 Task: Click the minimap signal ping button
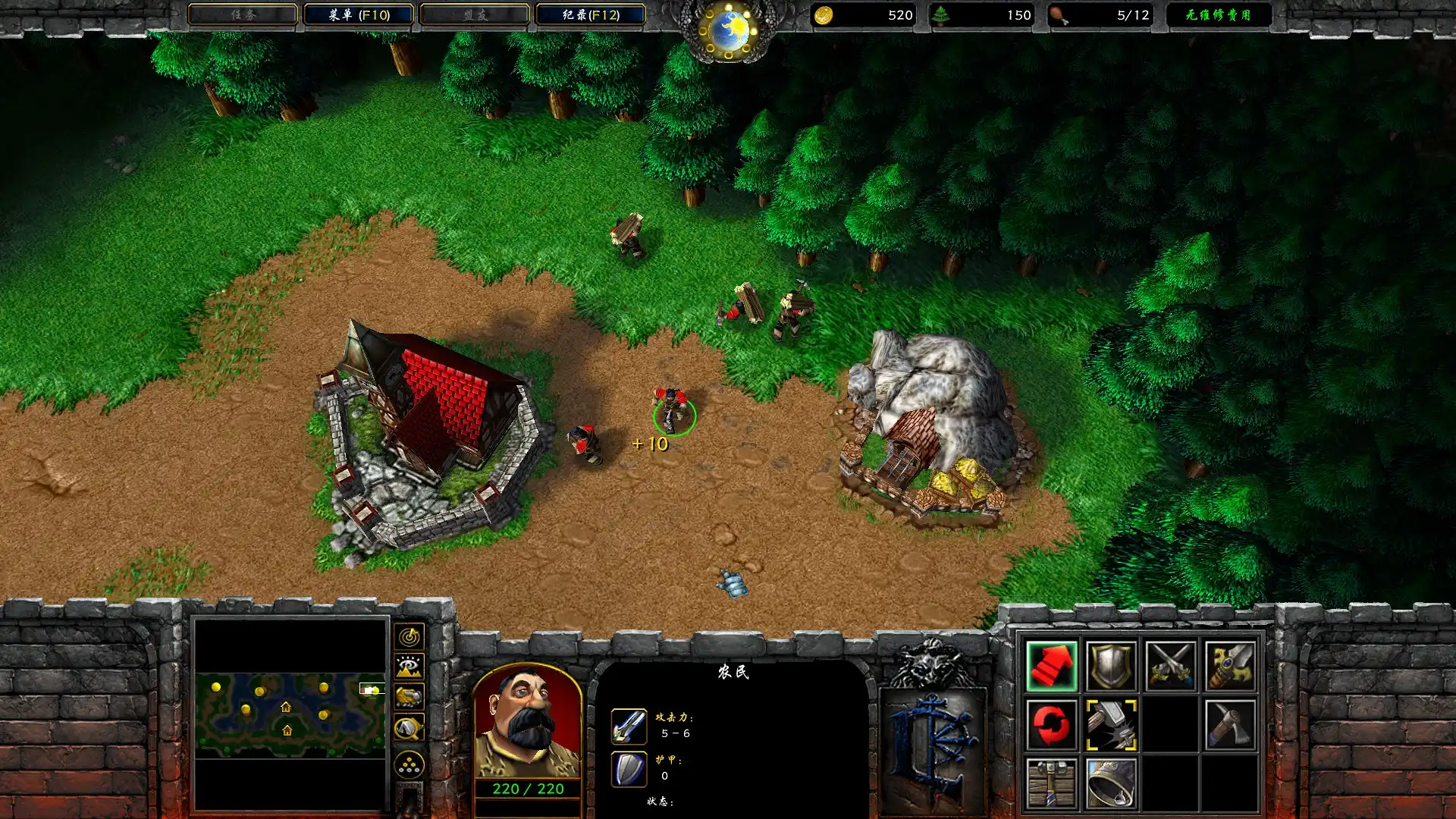pyautogui.click(x=409, y=637)
